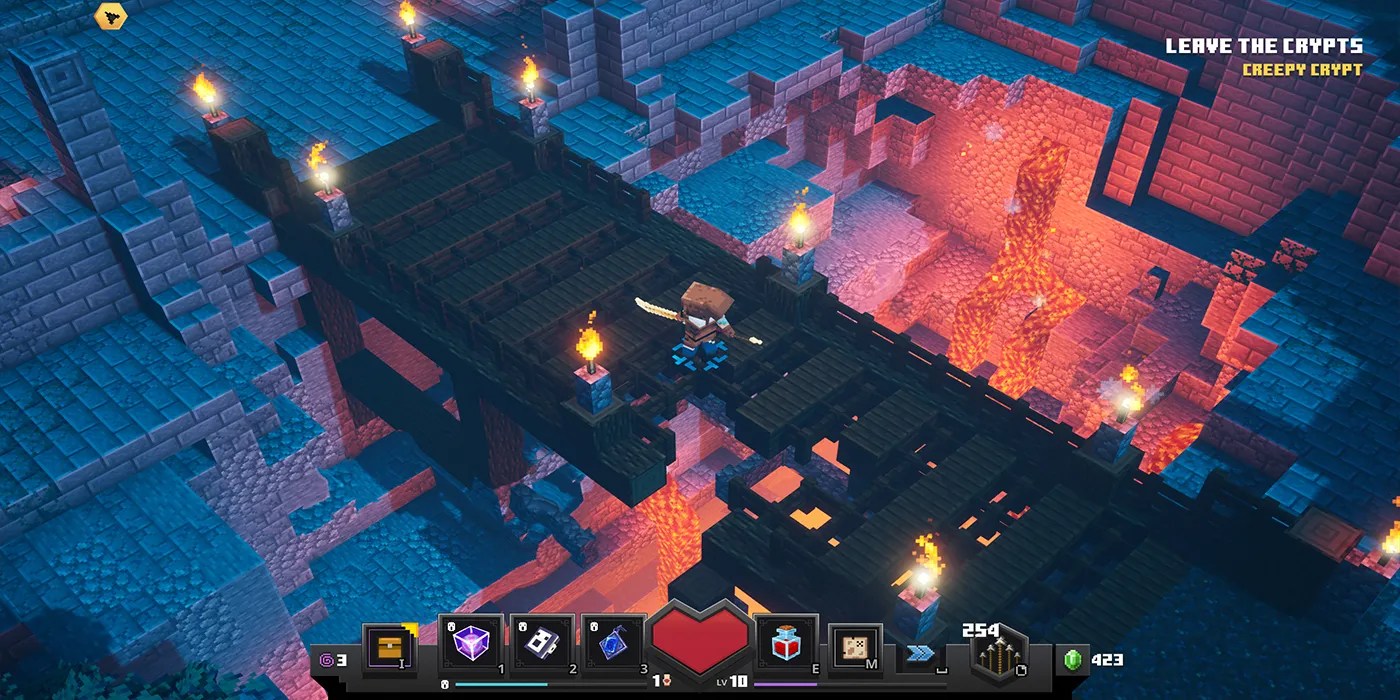Open the inventory chest icon

pos(390,647)
